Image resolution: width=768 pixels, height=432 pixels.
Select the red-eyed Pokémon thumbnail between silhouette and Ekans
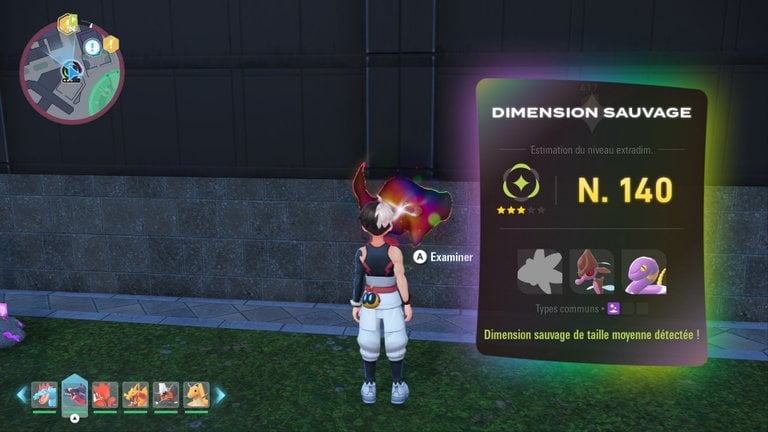591,270
